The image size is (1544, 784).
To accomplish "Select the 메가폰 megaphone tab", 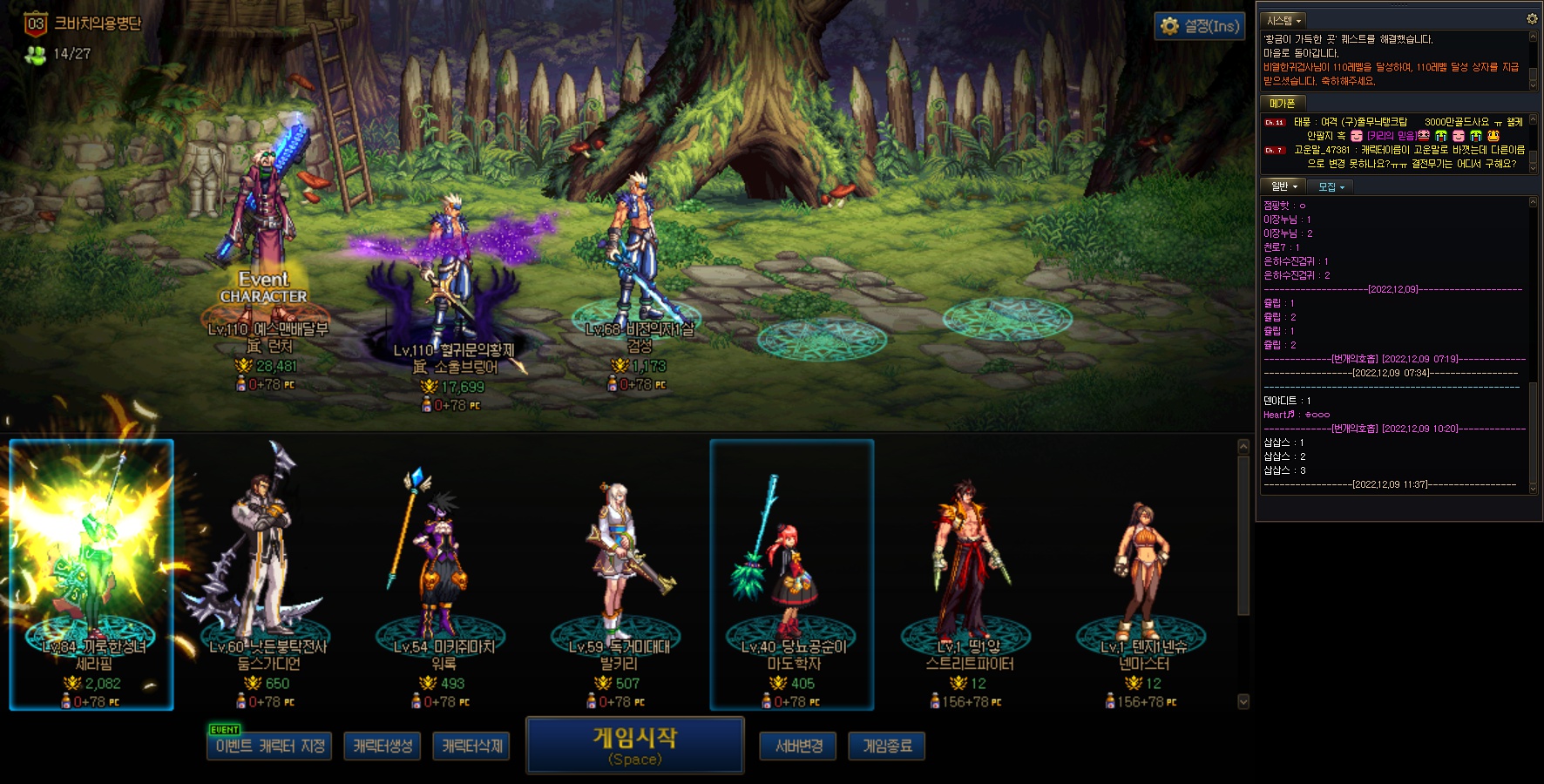I will click(x=1282, y=103).
